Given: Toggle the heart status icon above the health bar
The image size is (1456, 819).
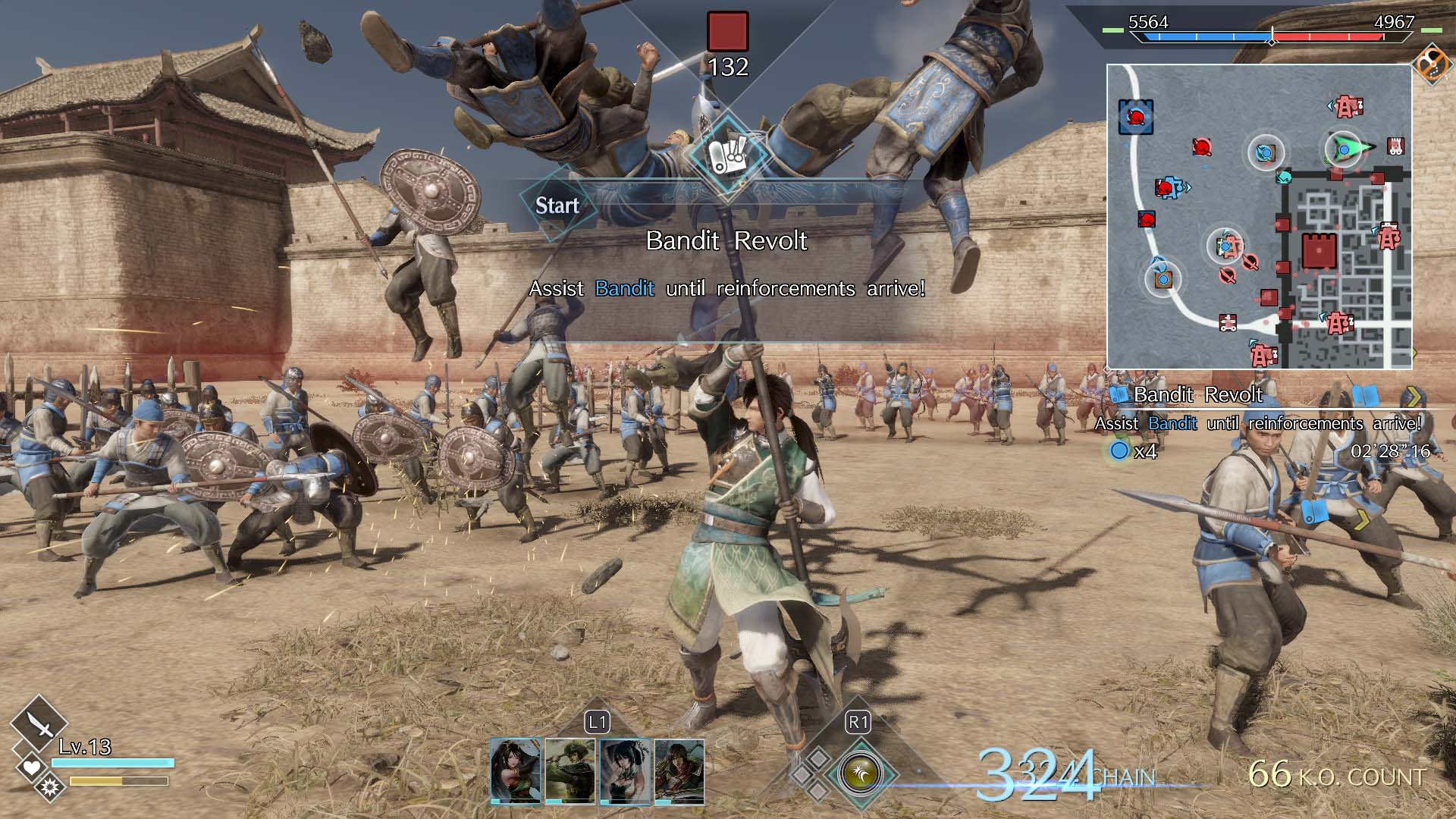Looking at the screenshot, I should tap(30, 767).
